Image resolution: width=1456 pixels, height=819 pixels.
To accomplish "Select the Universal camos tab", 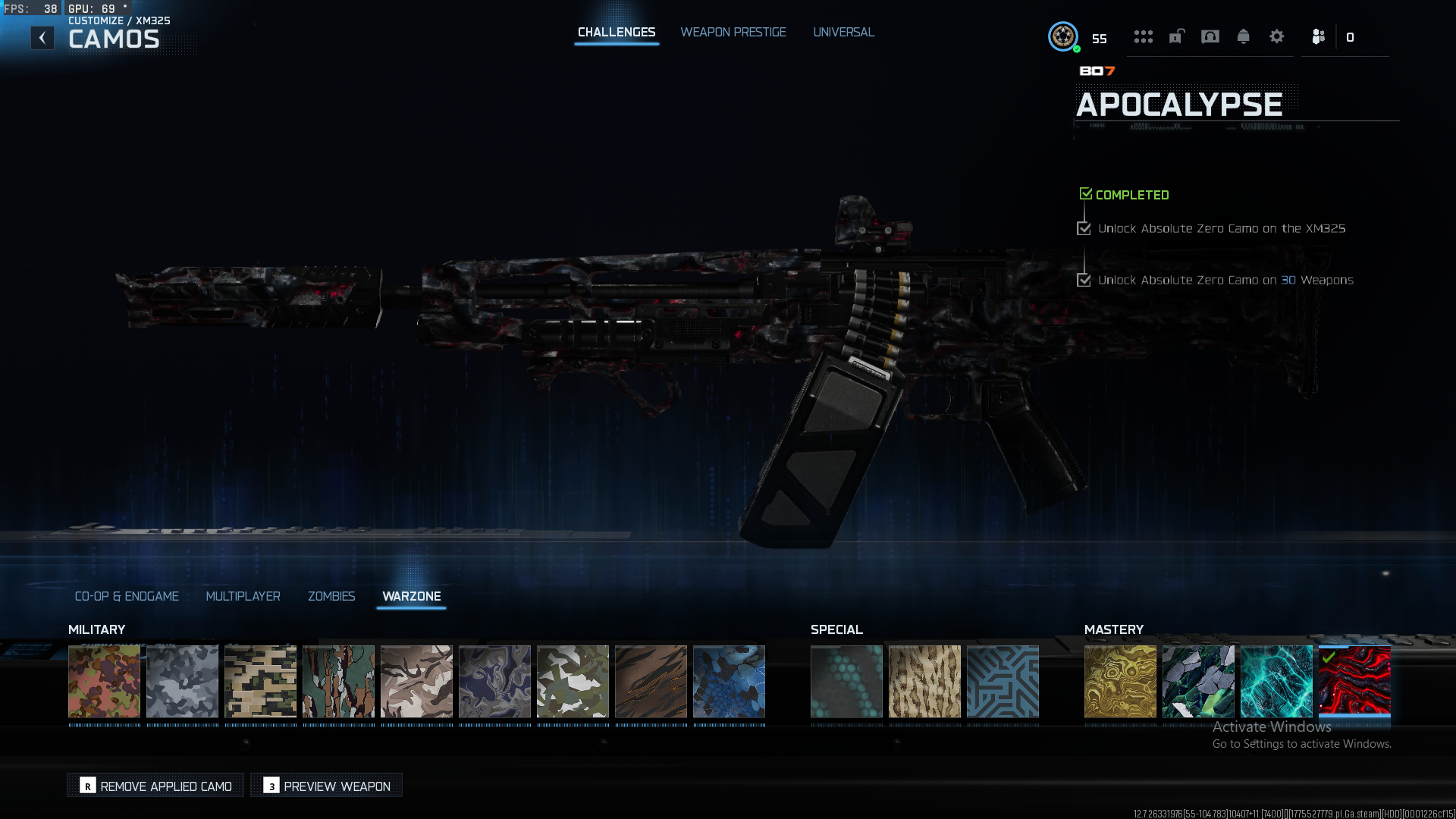I will 843,32.
